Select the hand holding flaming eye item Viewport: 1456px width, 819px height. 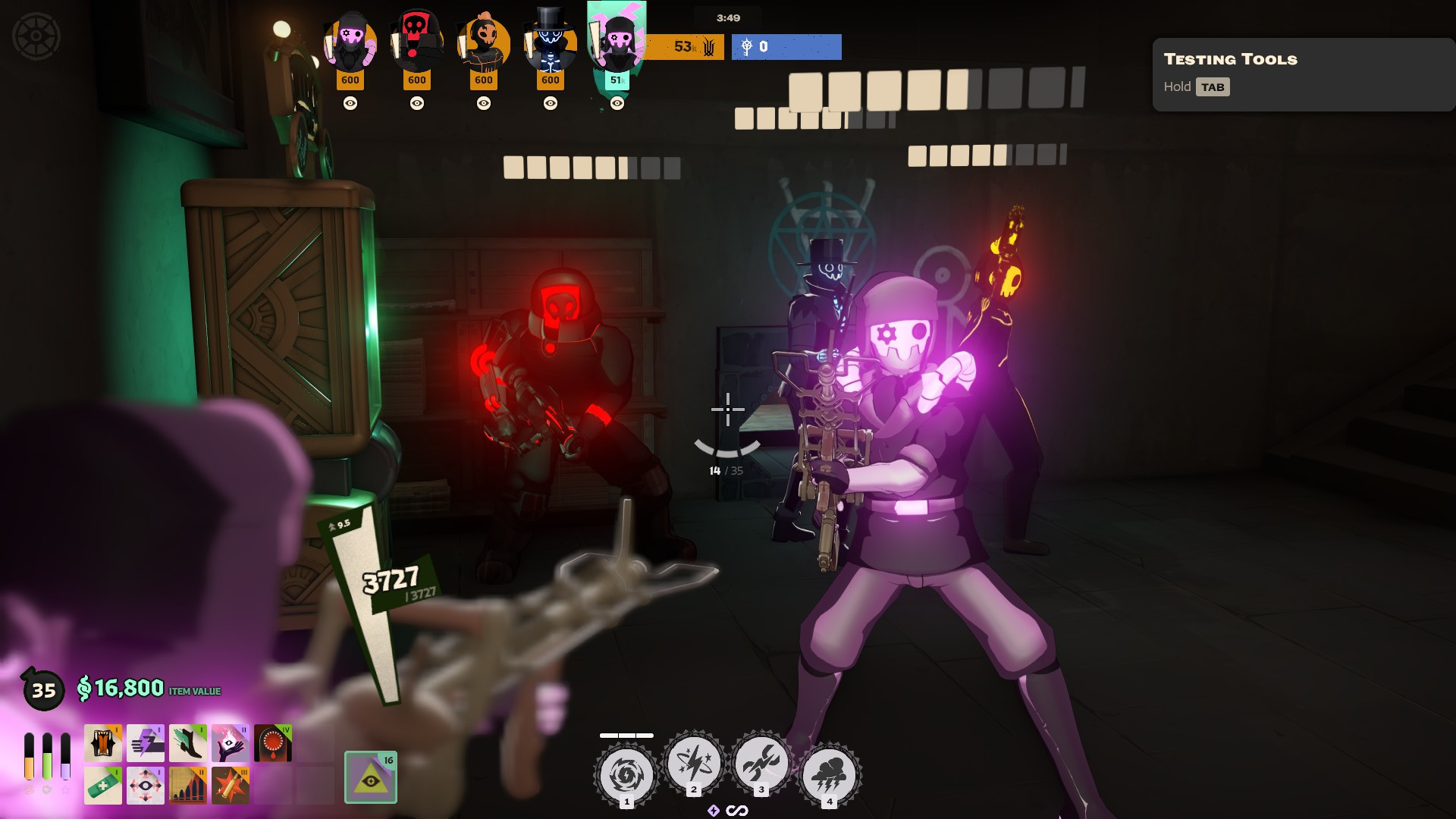(x=231, y=742)
